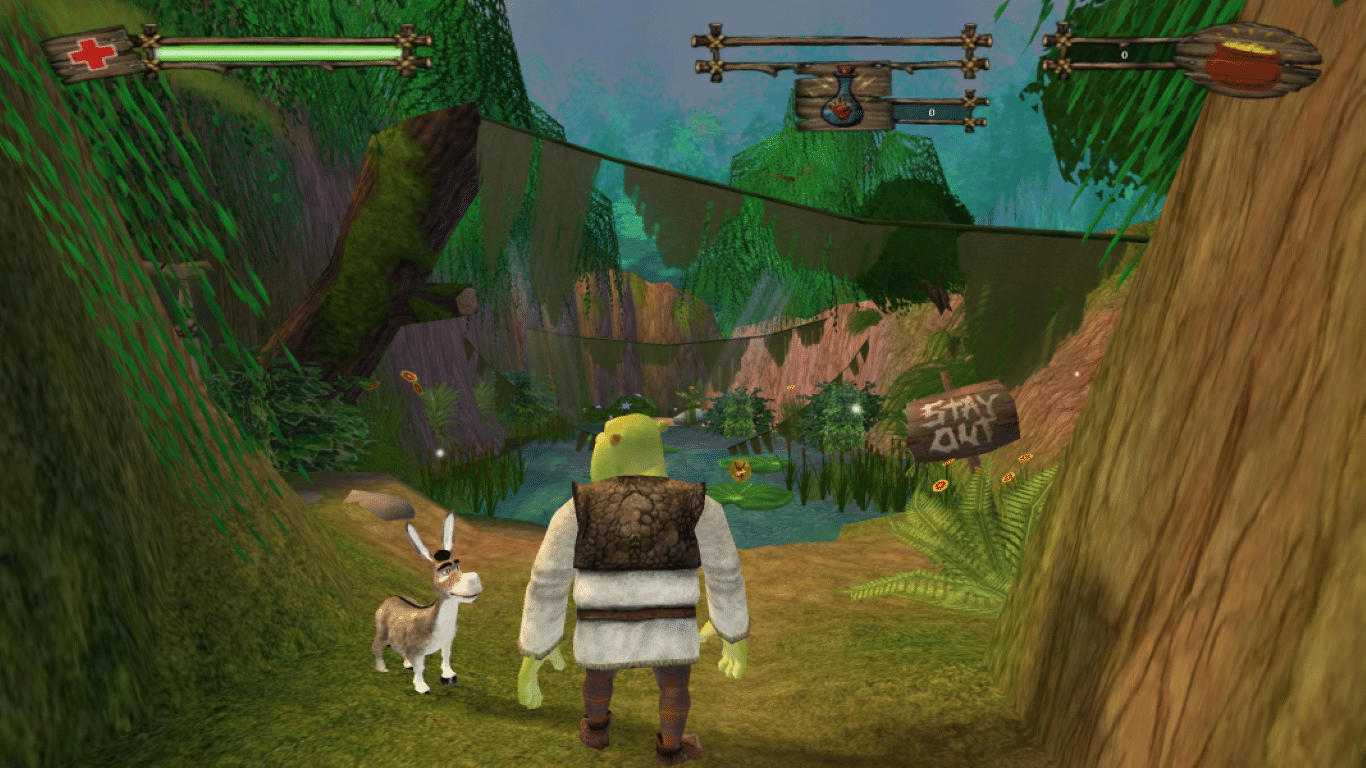Click the orange coin floating mid-left of screen
Viewport: 1366px width, 768px height.
(x=410, y=378)
